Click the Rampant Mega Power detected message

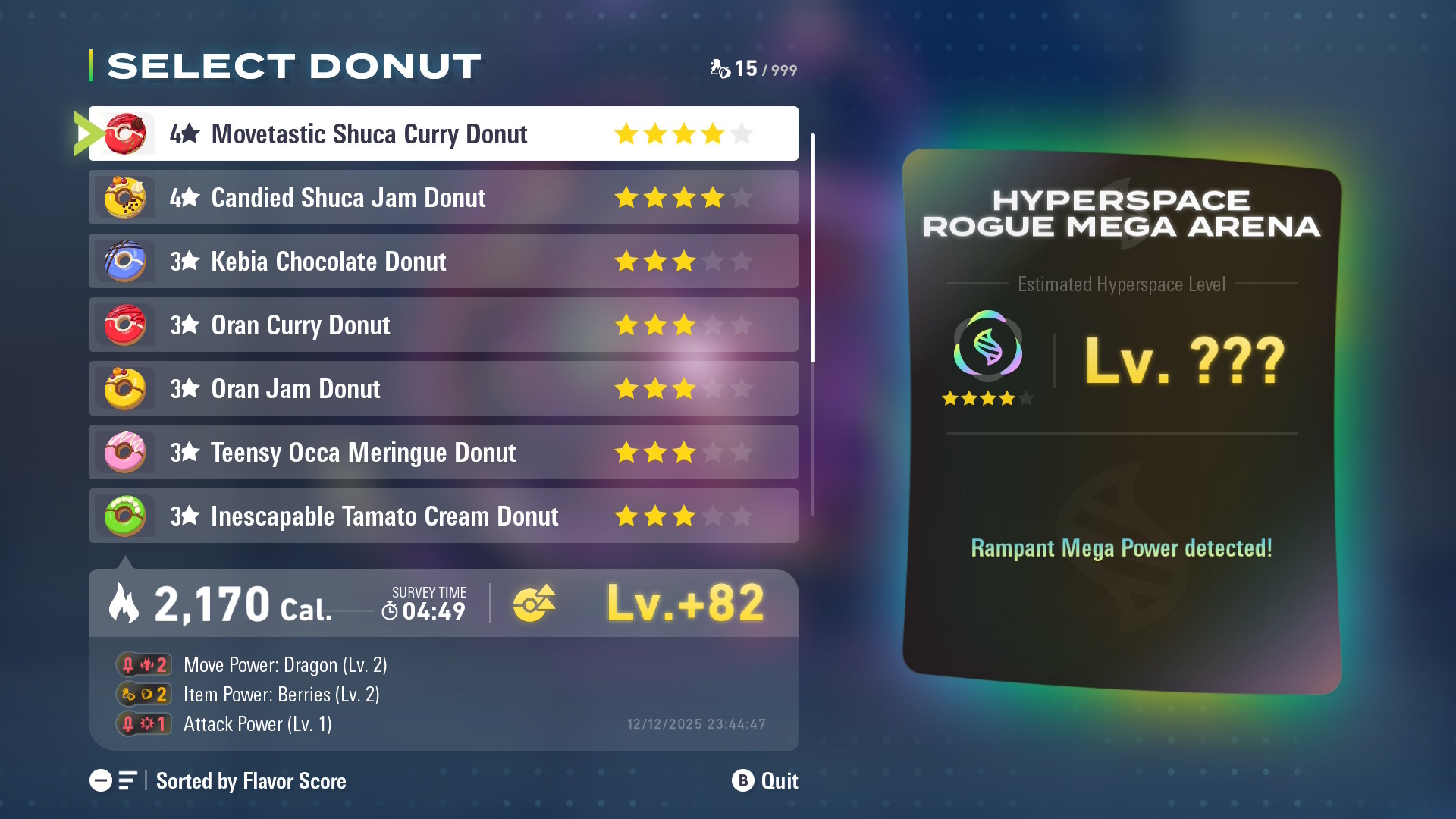pyautogui.click(x=1121, y=549)
